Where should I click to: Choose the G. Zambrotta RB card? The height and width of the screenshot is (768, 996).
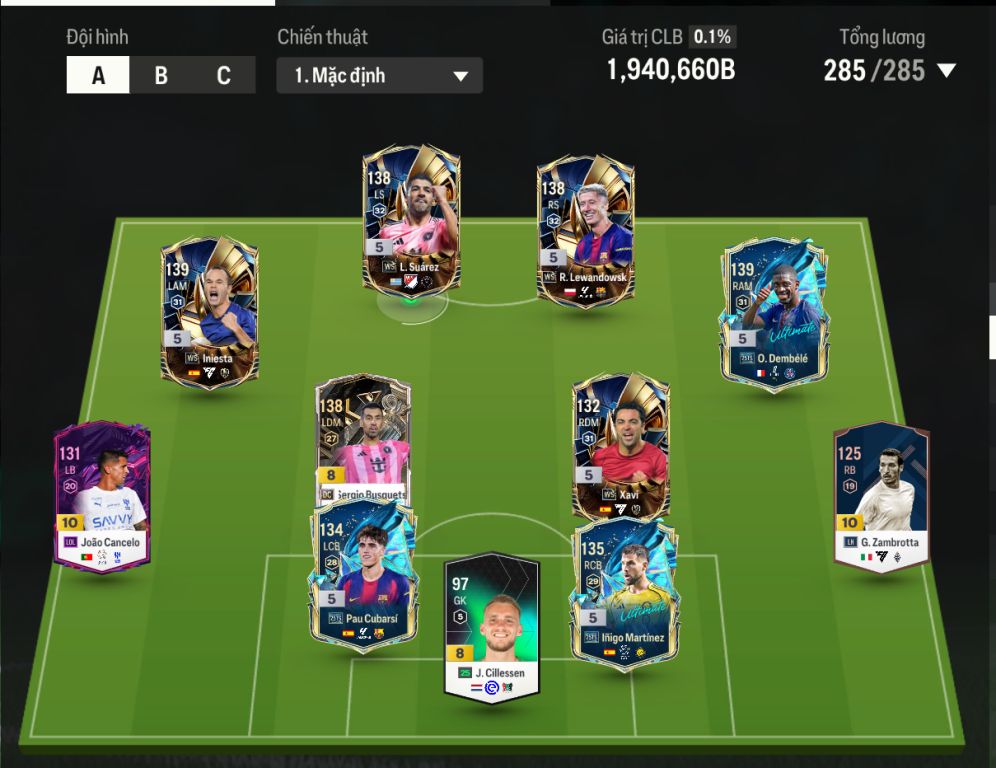tap(881, 497)
